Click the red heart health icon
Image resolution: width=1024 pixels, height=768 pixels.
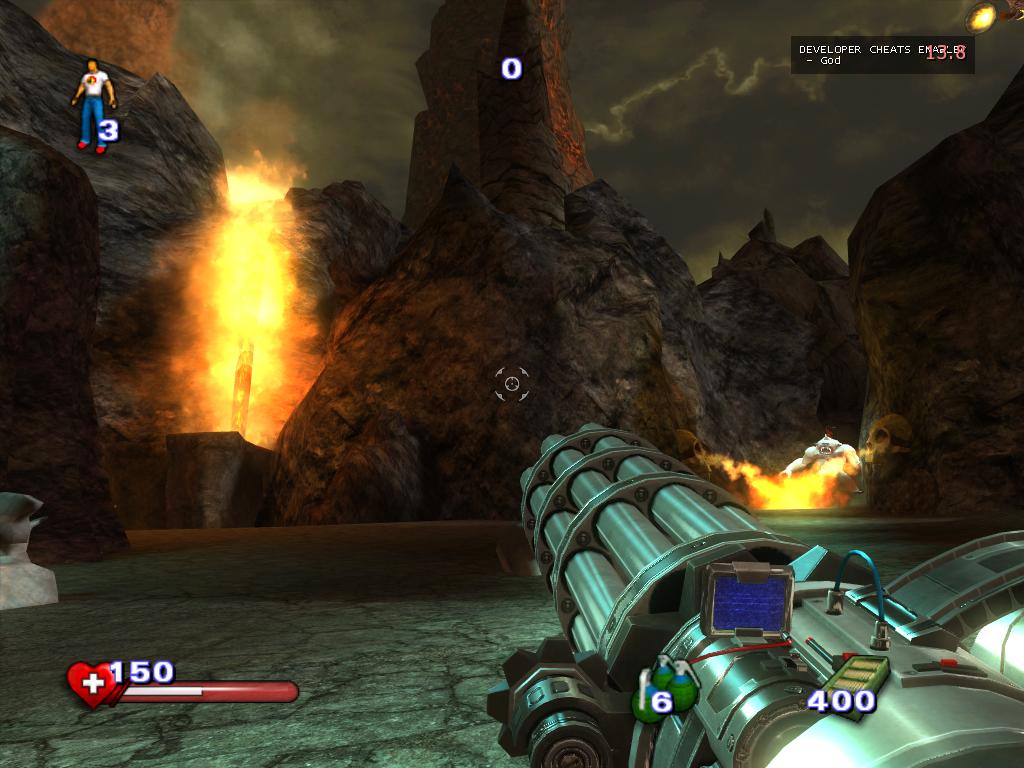click(x=92, y=684)
